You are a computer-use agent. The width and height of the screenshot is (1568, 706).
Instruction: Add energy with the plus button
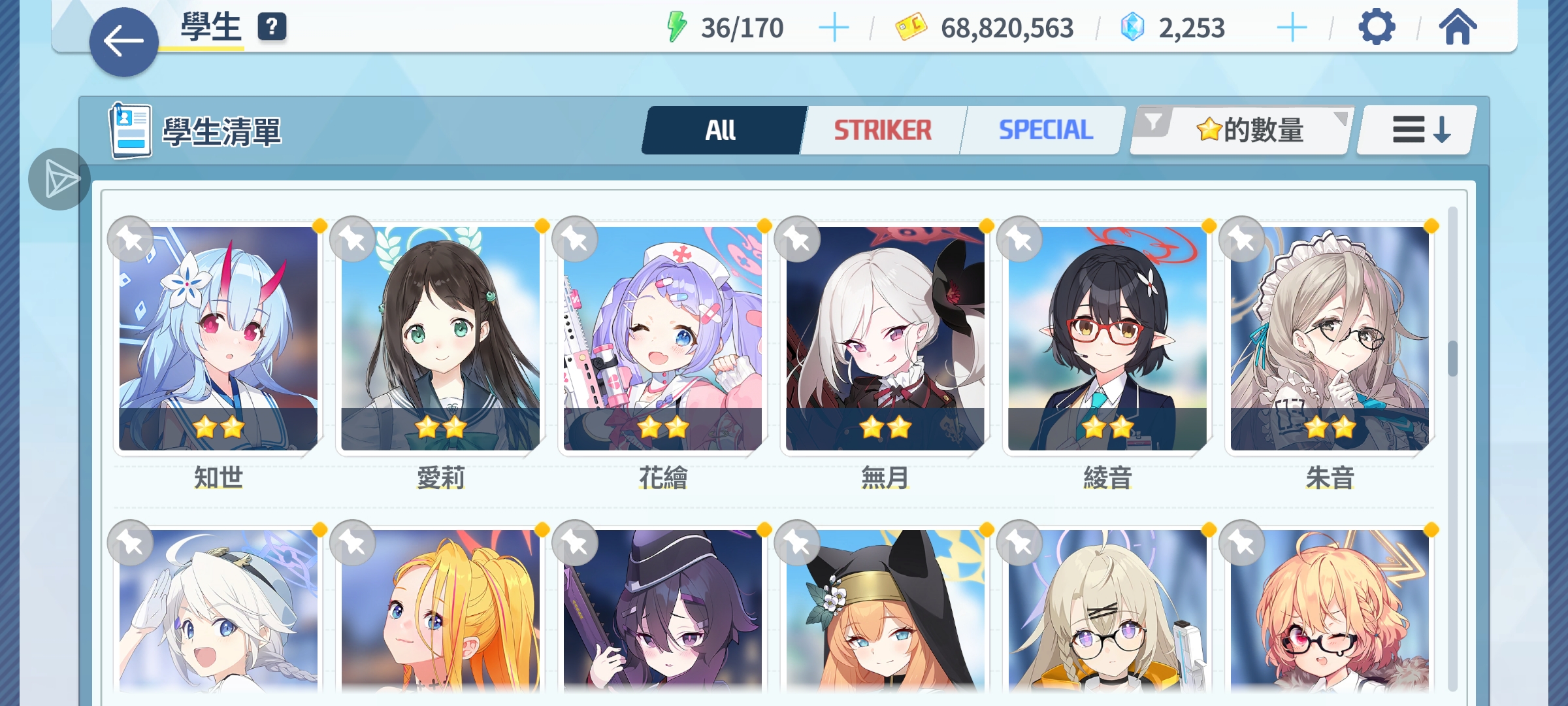834,28
